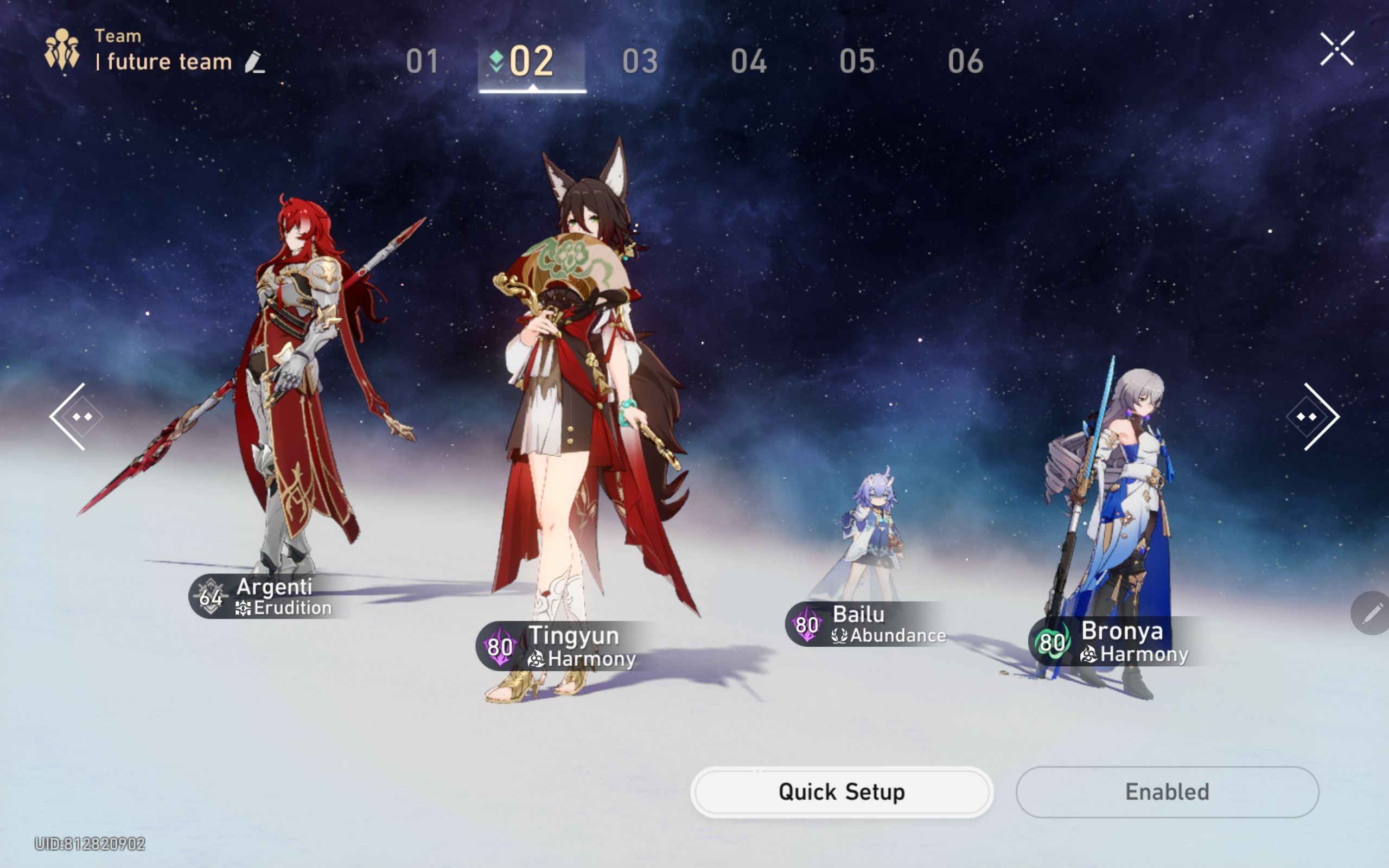Click Argenti's level 64 badge
The height and width of the screenshot is (868, 1389).
[x=209, y=597]
